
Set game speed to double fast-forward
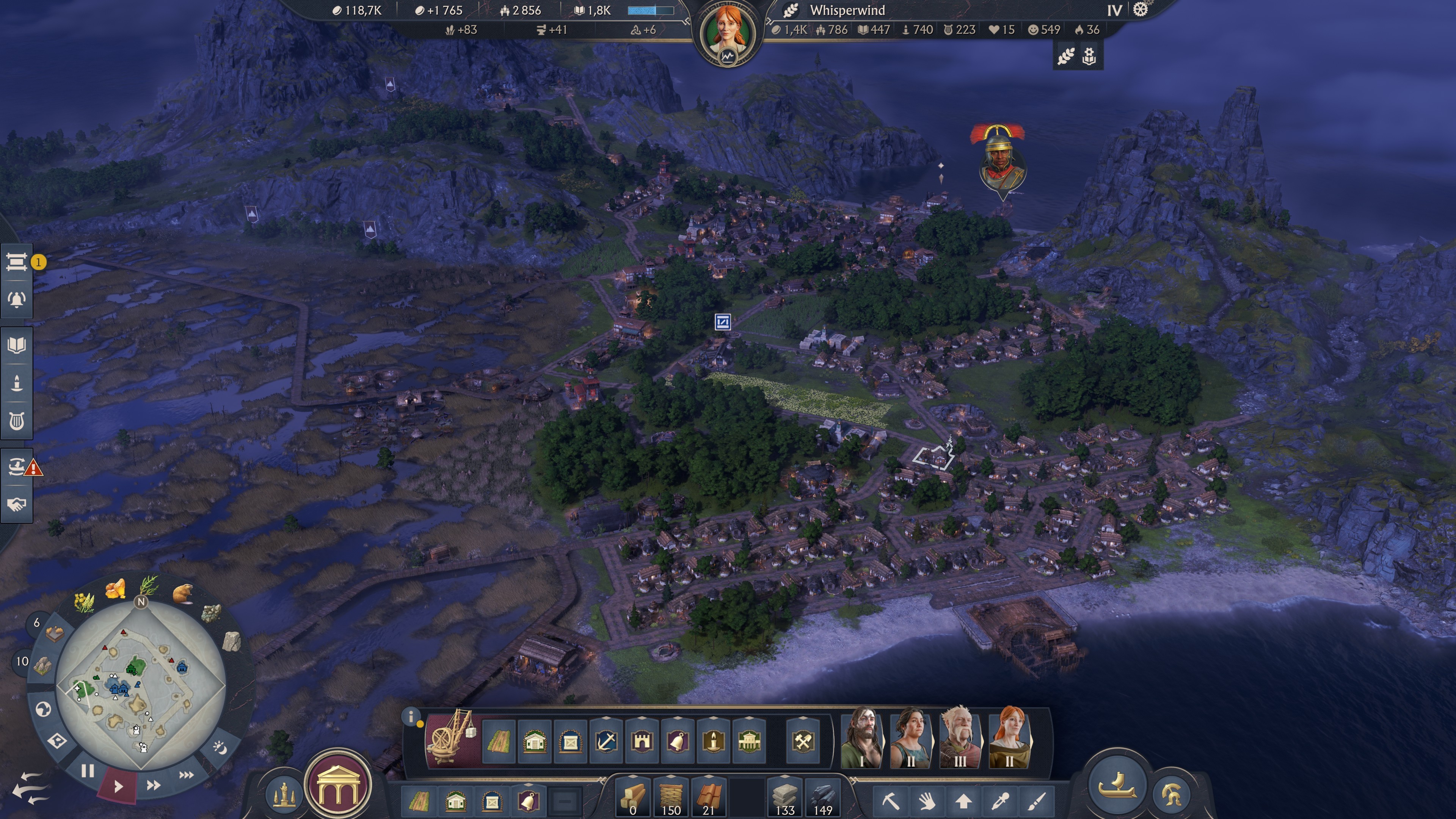tap(153, 784)
